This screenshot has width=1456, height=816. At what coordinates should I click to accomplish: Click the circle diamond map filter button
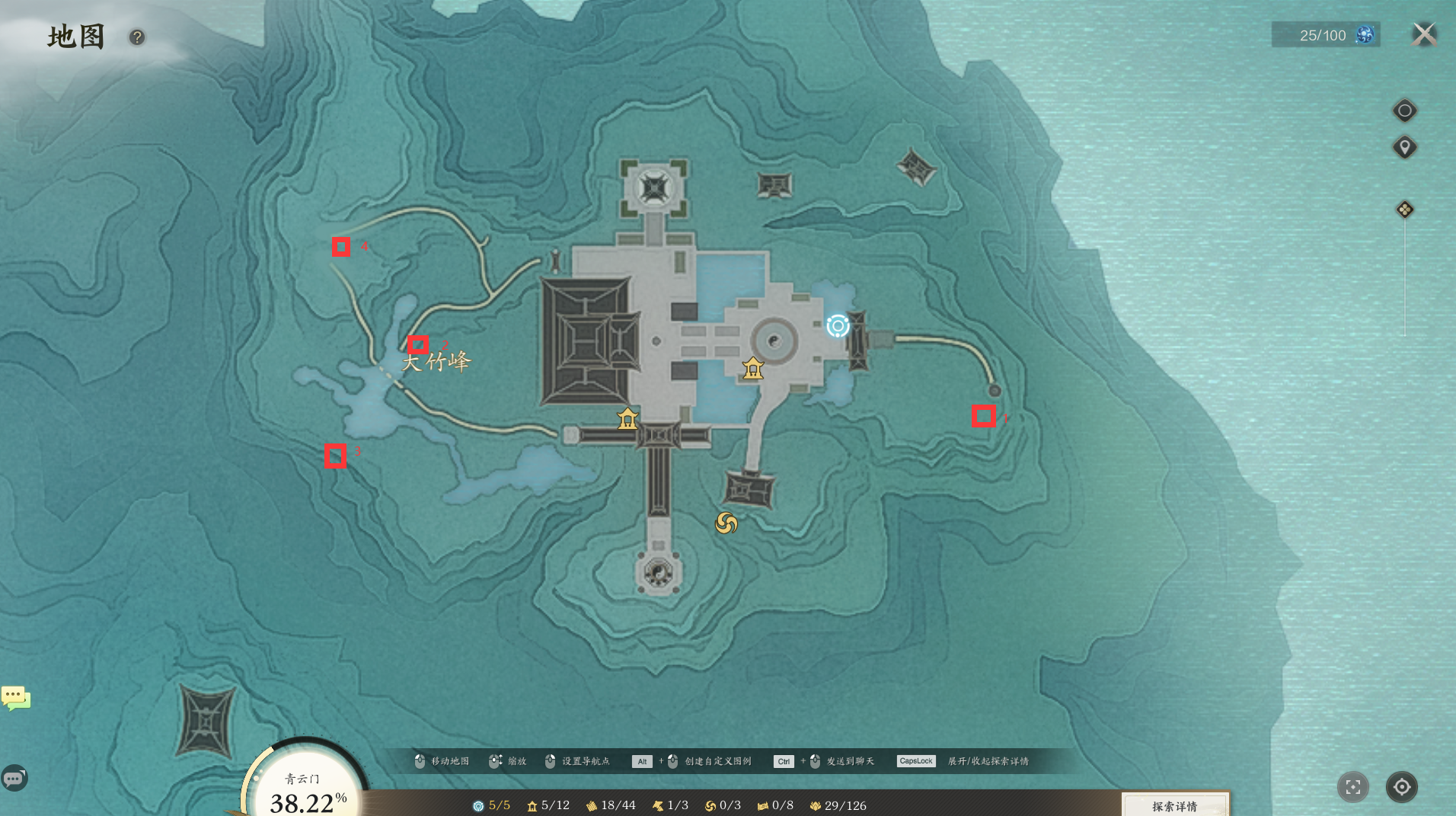pos(1405,111)
